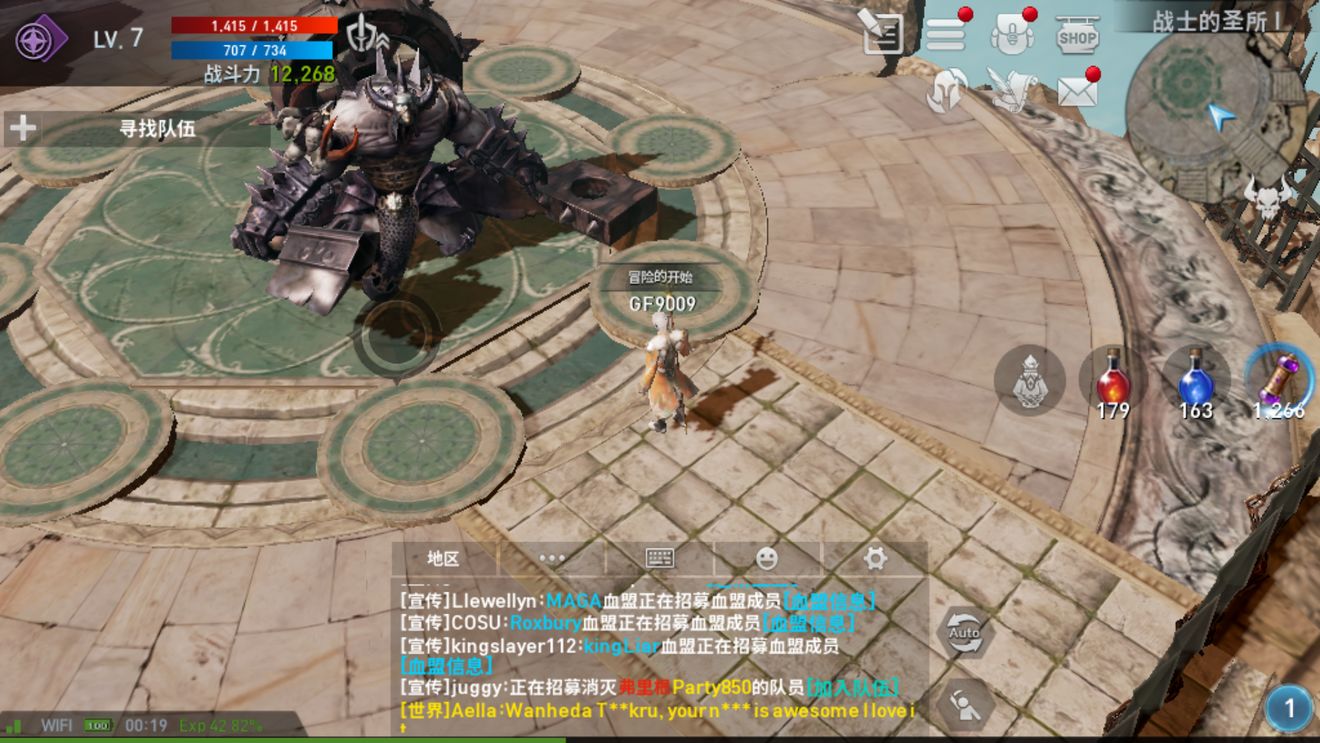Screen dimensions: 1320x743
Task: Open the chat keyboard input
Action: [659, 559]
